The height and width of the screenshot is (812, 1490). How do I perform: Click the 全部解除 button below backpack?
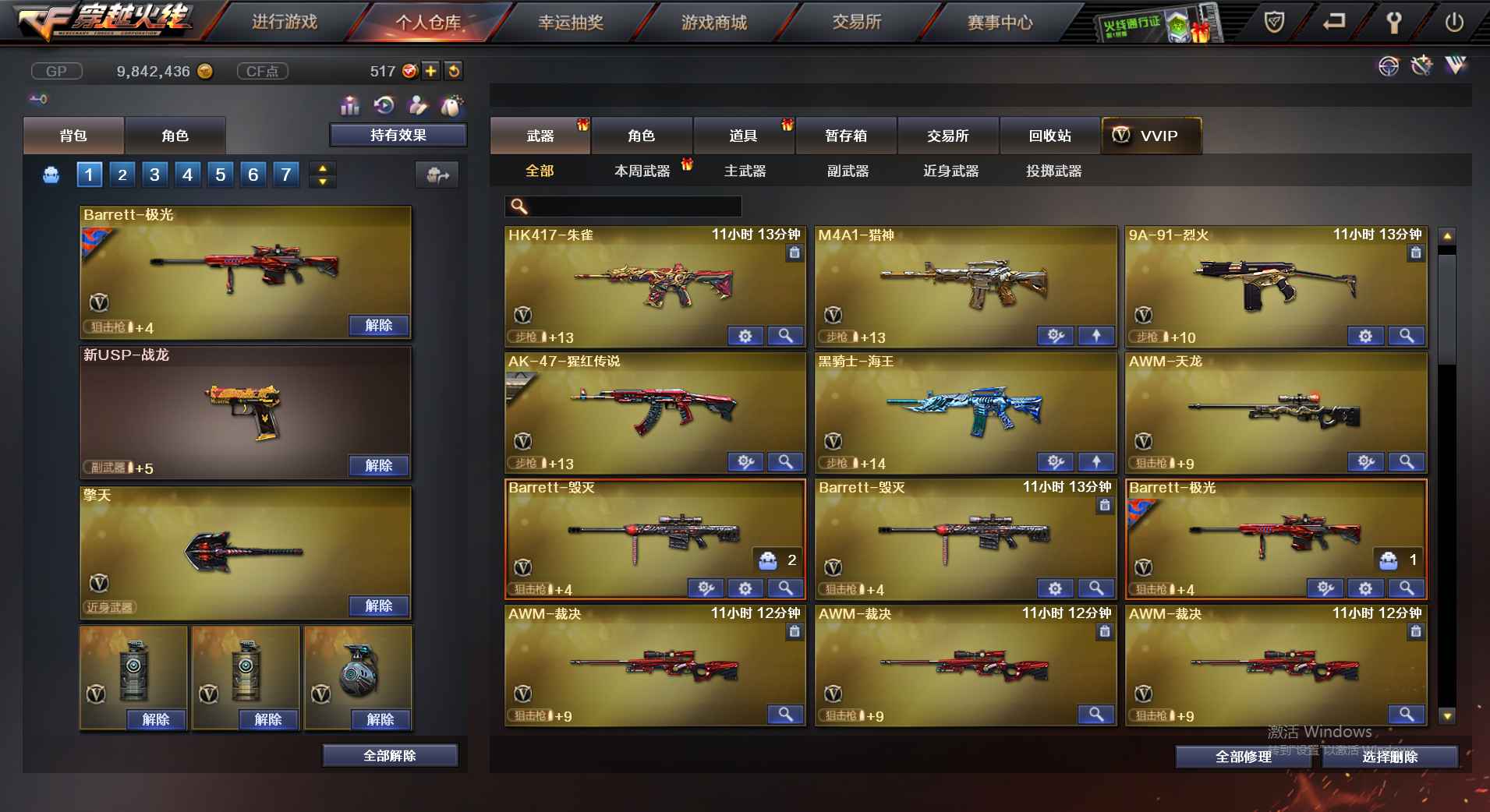pyautogui.click(x=390, y=755)
